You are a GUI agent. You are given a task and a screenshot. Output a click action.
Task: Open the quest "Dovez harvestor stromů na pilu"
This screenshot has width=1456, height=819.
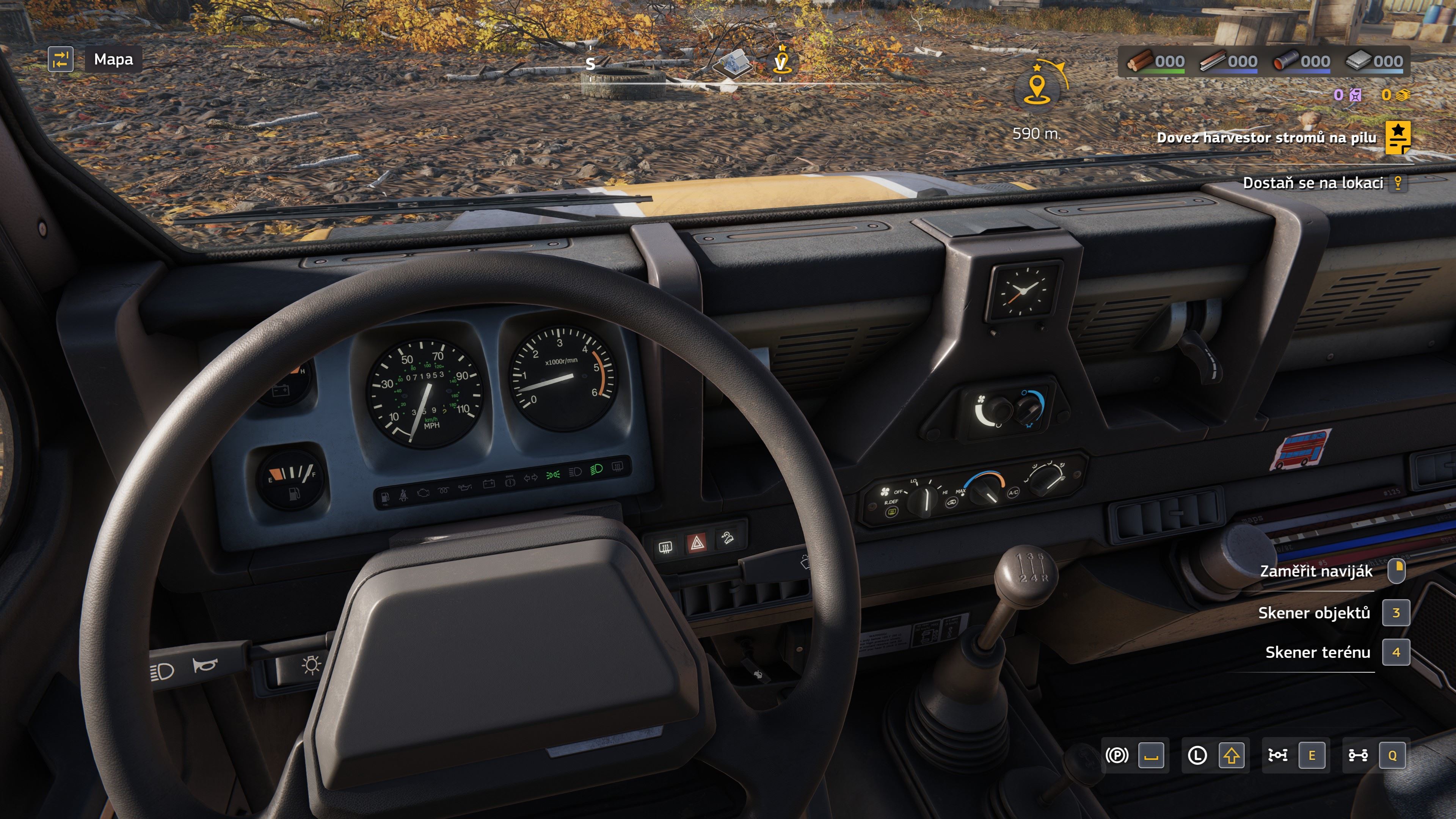point(1266,137)
